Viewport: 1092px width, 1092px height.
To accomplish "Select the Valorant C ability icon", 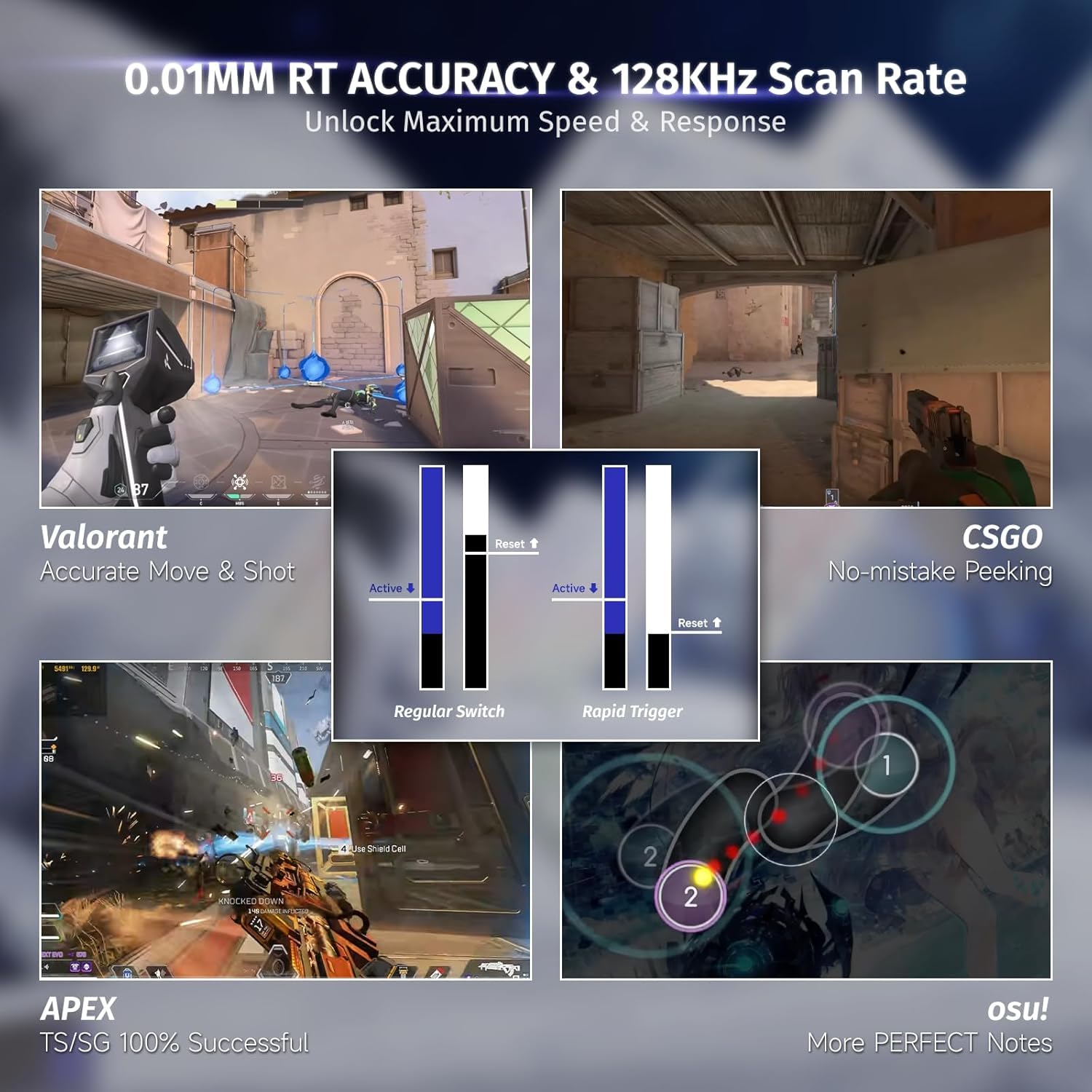I will pyautogui.click(x=201, y=482).
